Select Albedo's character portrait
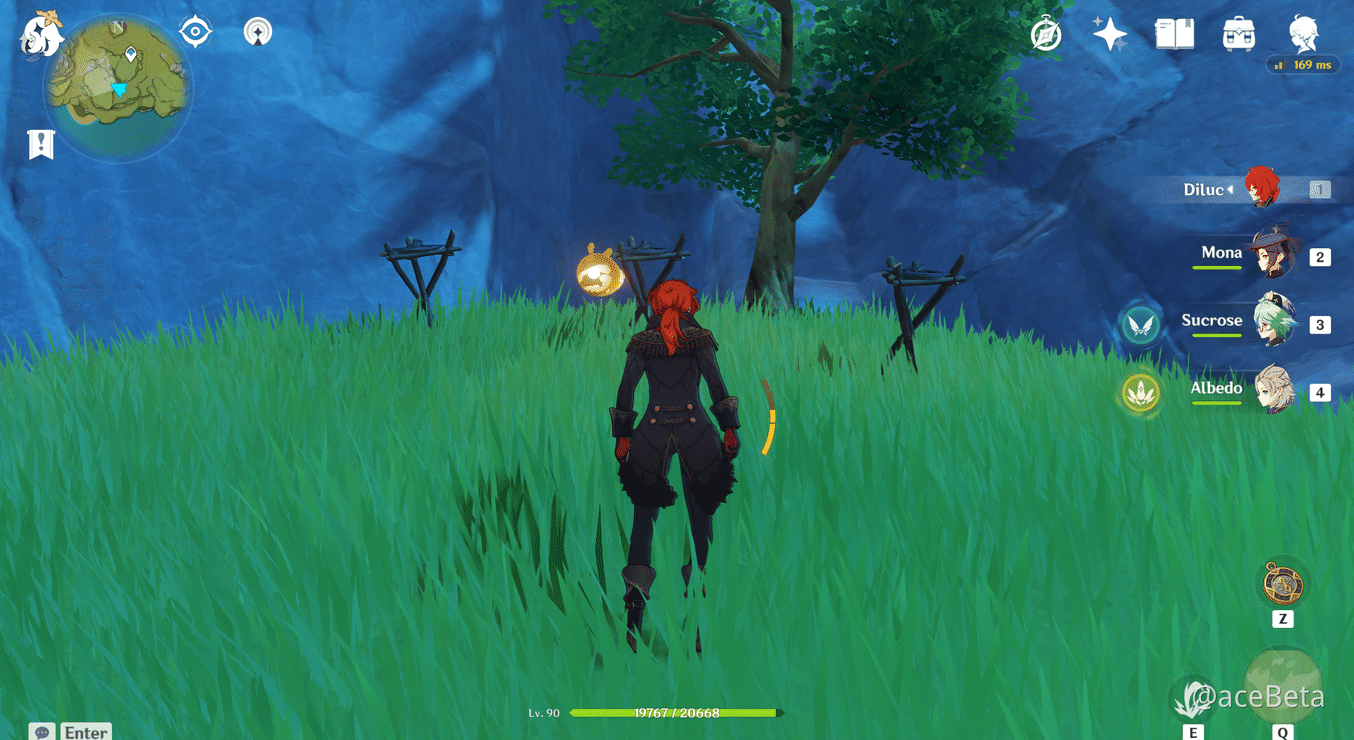The image size is (1354, 740). click(x=1270, y=392)
